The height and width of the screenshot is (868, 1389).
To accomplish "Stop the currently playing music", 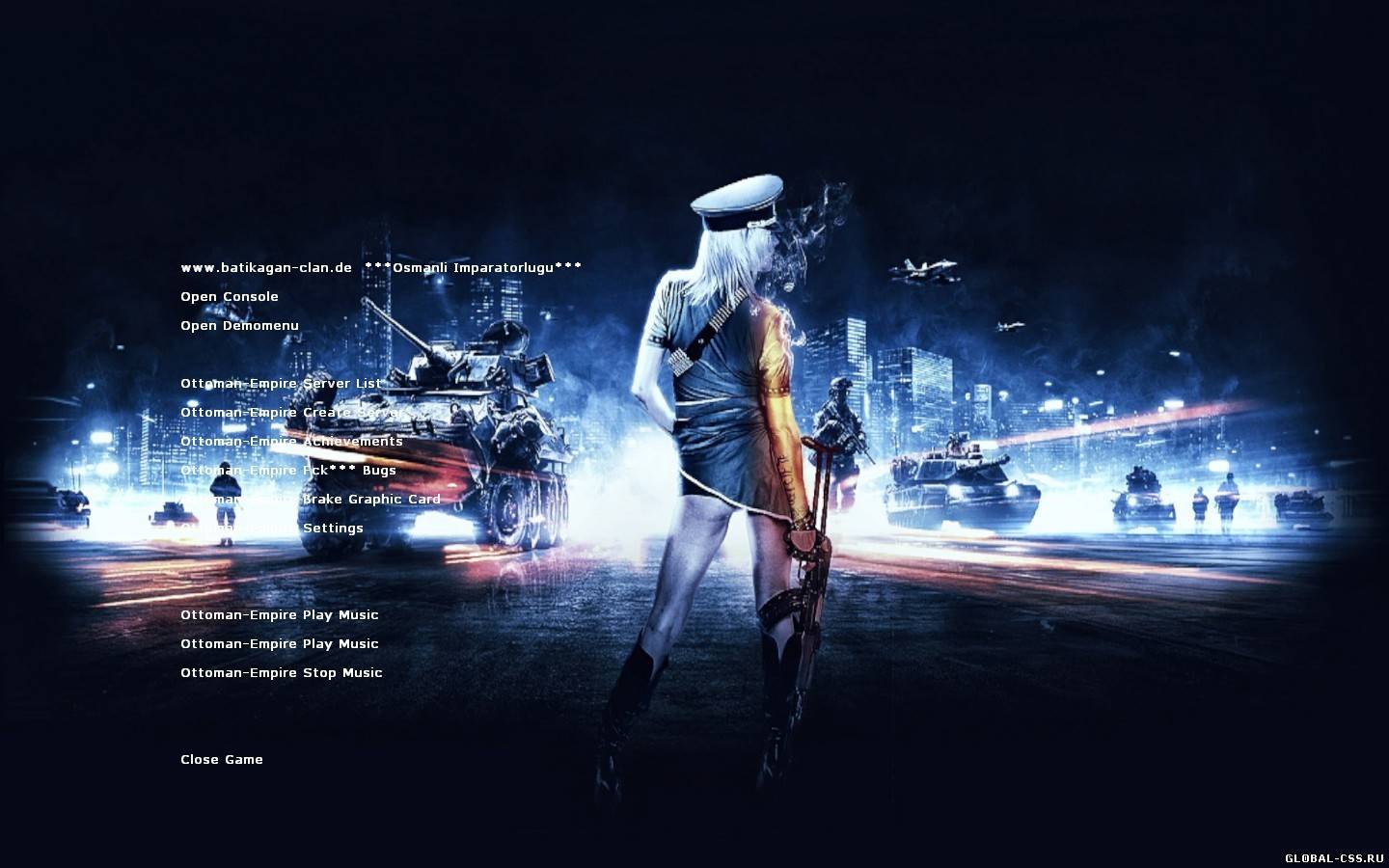I will 281,672.
